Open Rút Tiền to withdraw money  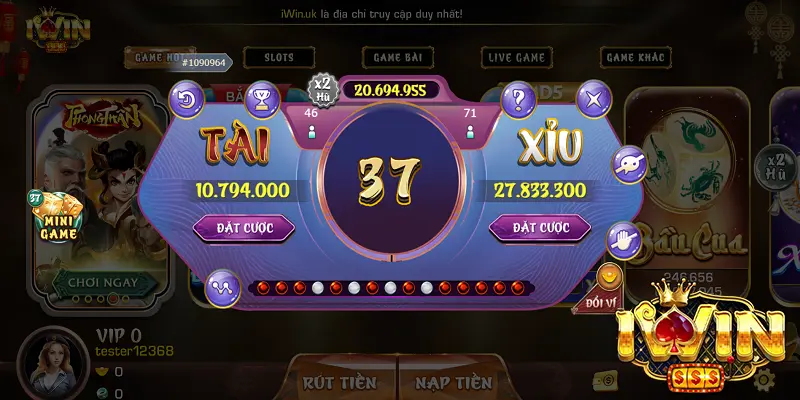pyautogui.click(x=339, y=382)
